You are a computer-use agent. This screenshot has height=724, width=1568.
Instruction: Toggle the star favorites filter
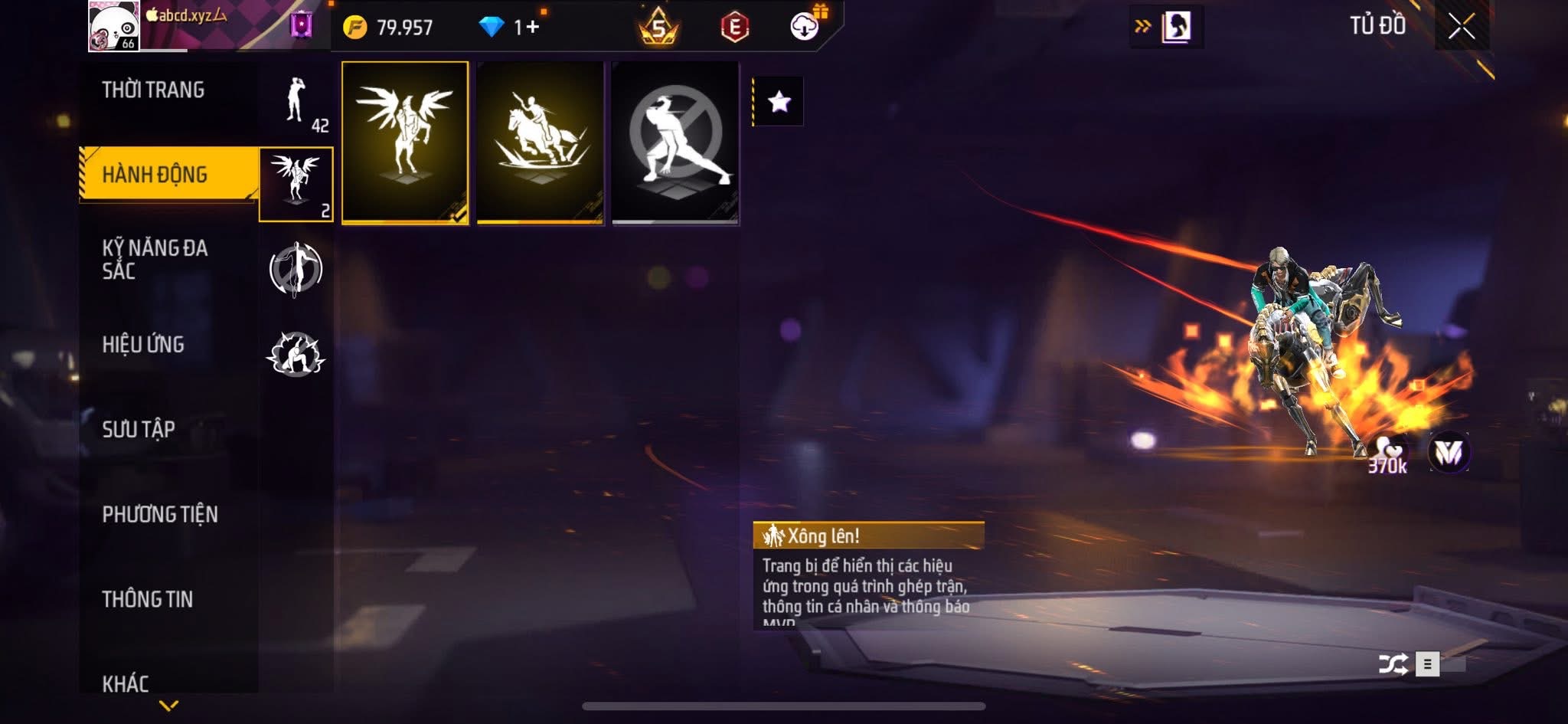point(779,101)
